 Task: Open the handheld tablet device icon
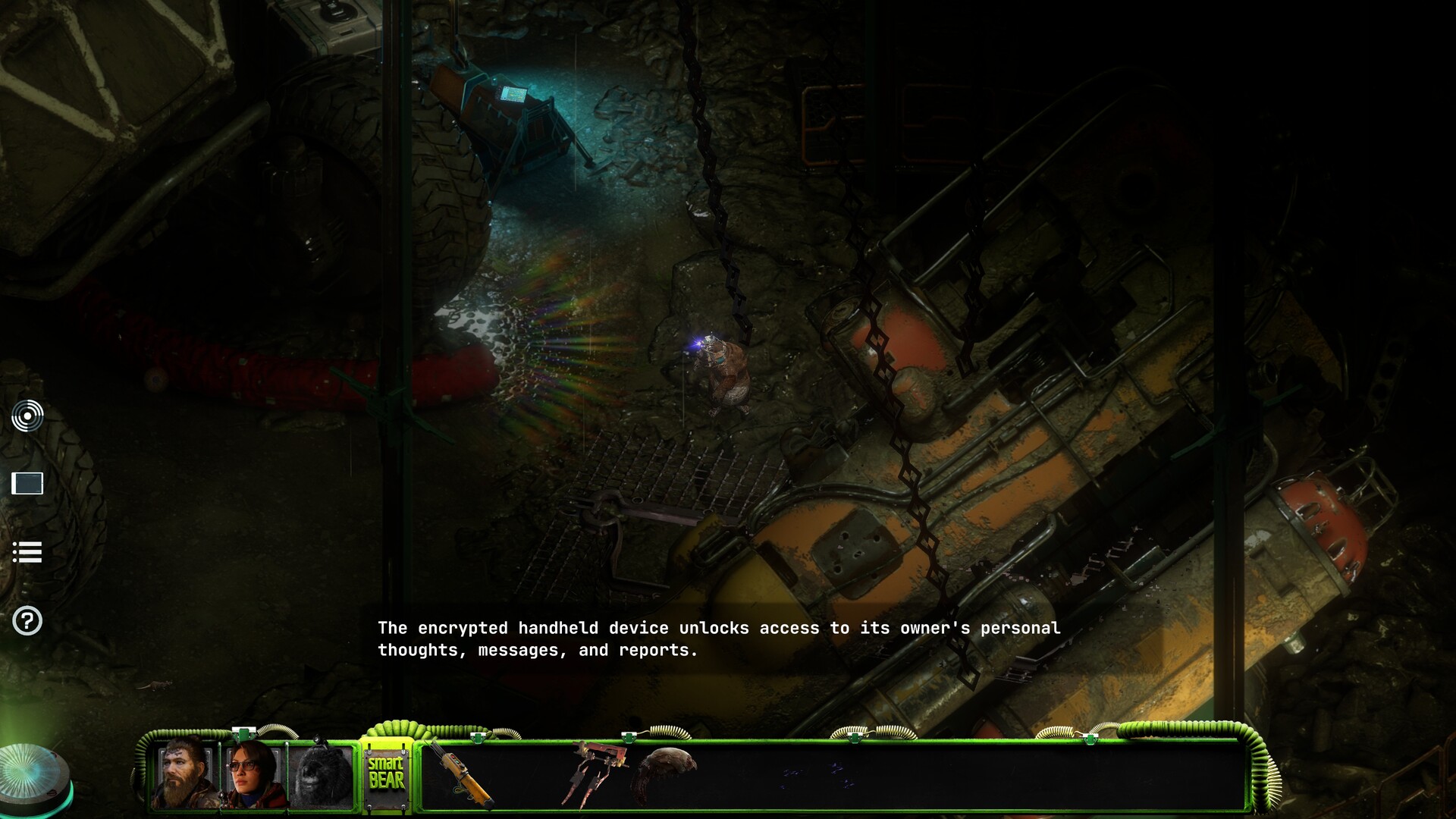27,483
